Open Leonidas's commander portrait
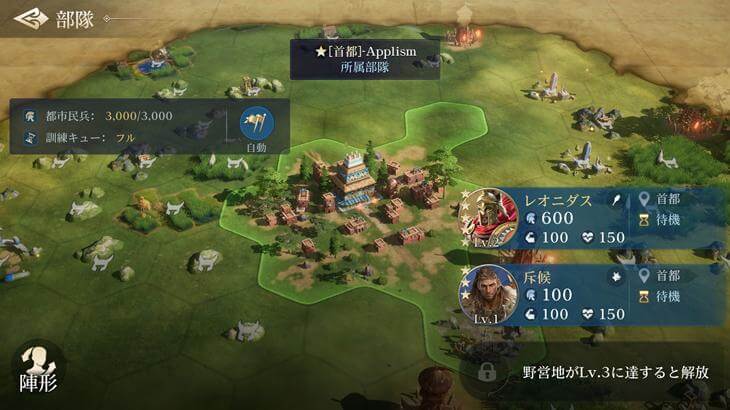 click(x=487, y=217)
